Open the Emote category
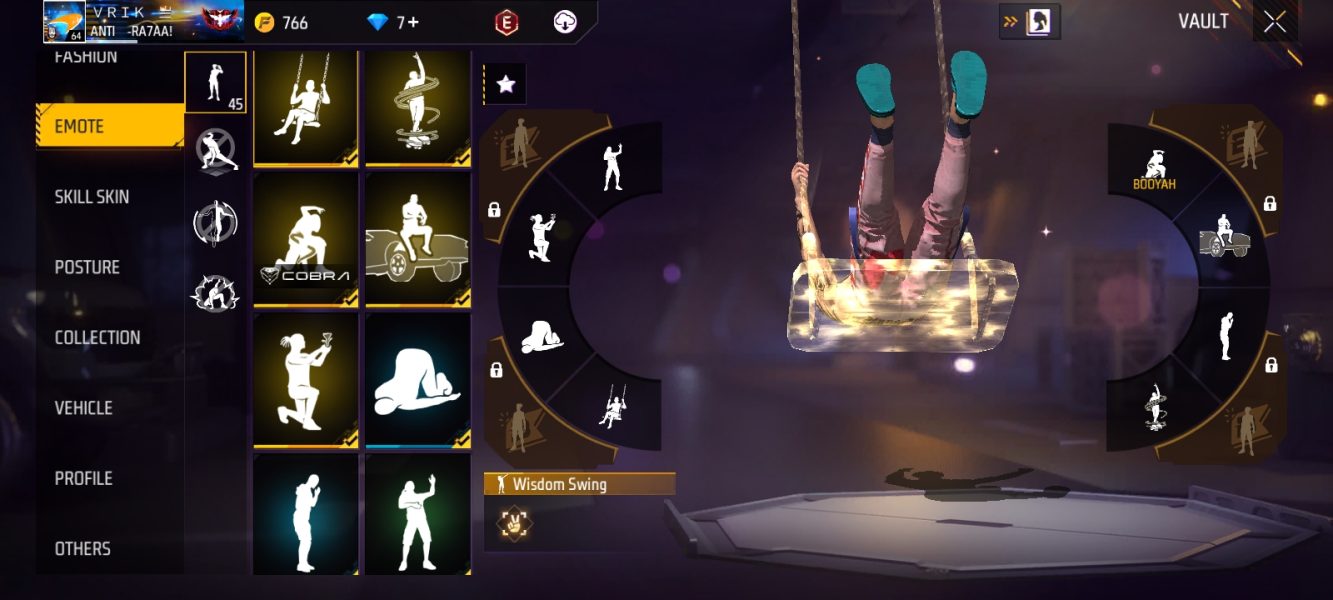The image size is (1333, 600). [108, 127]
